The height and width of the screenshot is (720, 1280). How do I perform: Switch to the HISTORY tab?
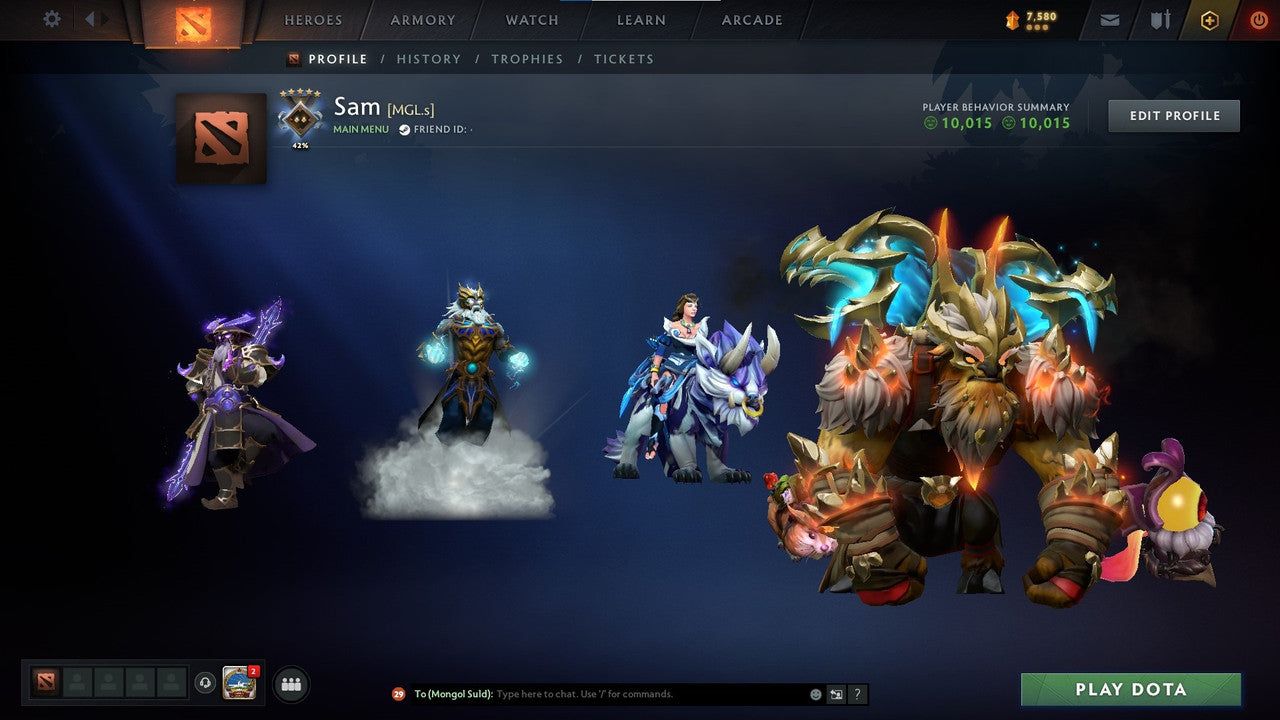(428, 59)
